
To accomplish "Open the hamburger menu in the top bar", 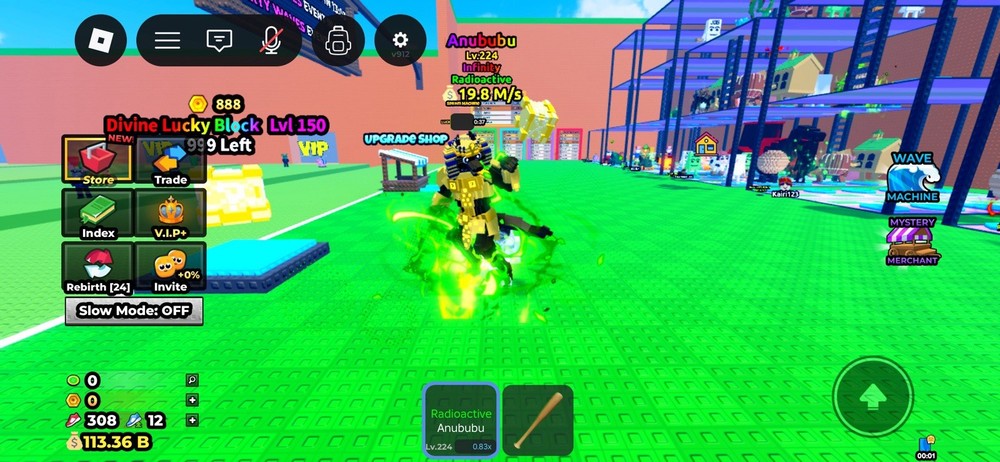I will point(167,41).
